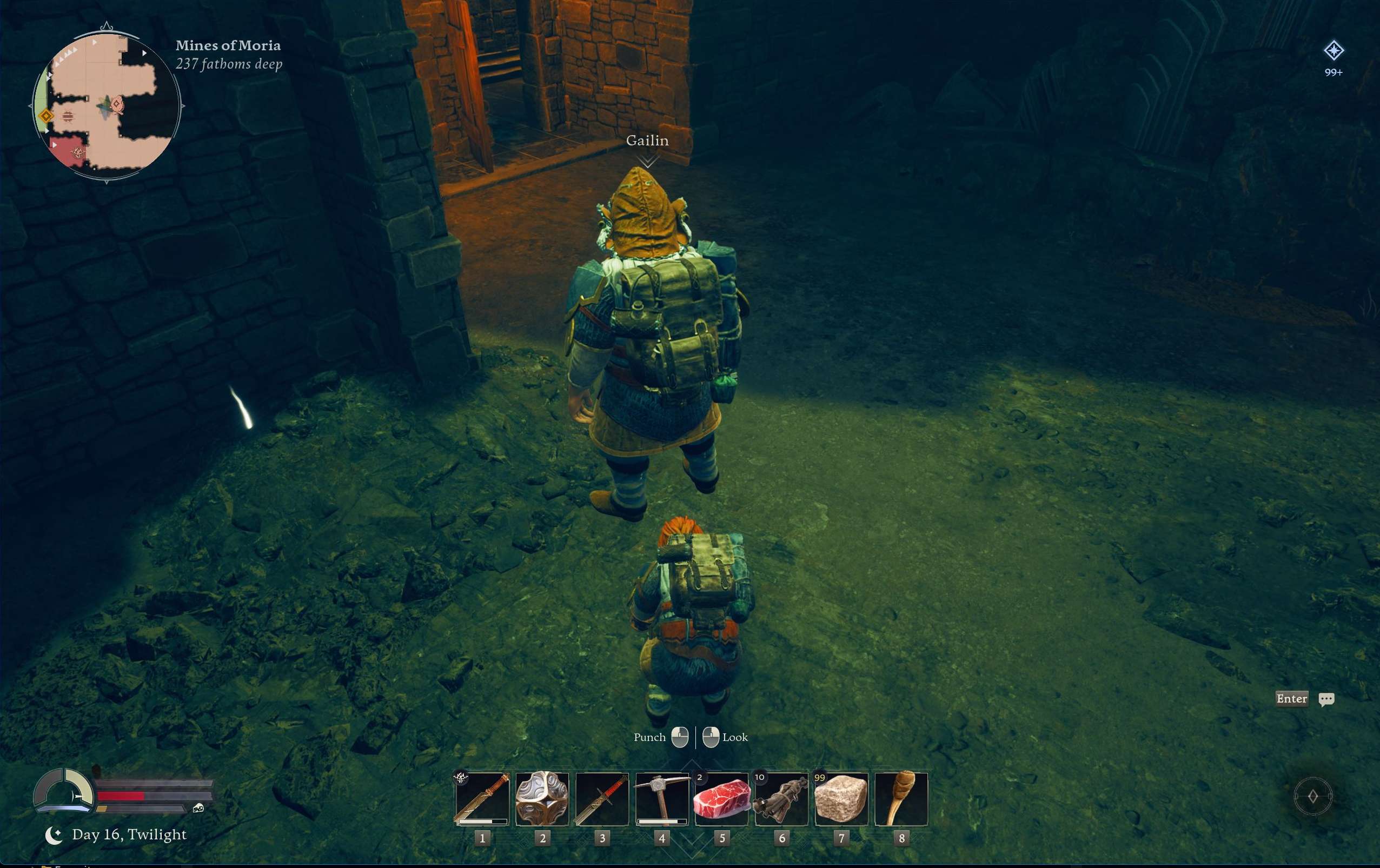Equip the ornate silver shield in the hotbar
The width and height of the screenshot is (1380, 868).
542,799
